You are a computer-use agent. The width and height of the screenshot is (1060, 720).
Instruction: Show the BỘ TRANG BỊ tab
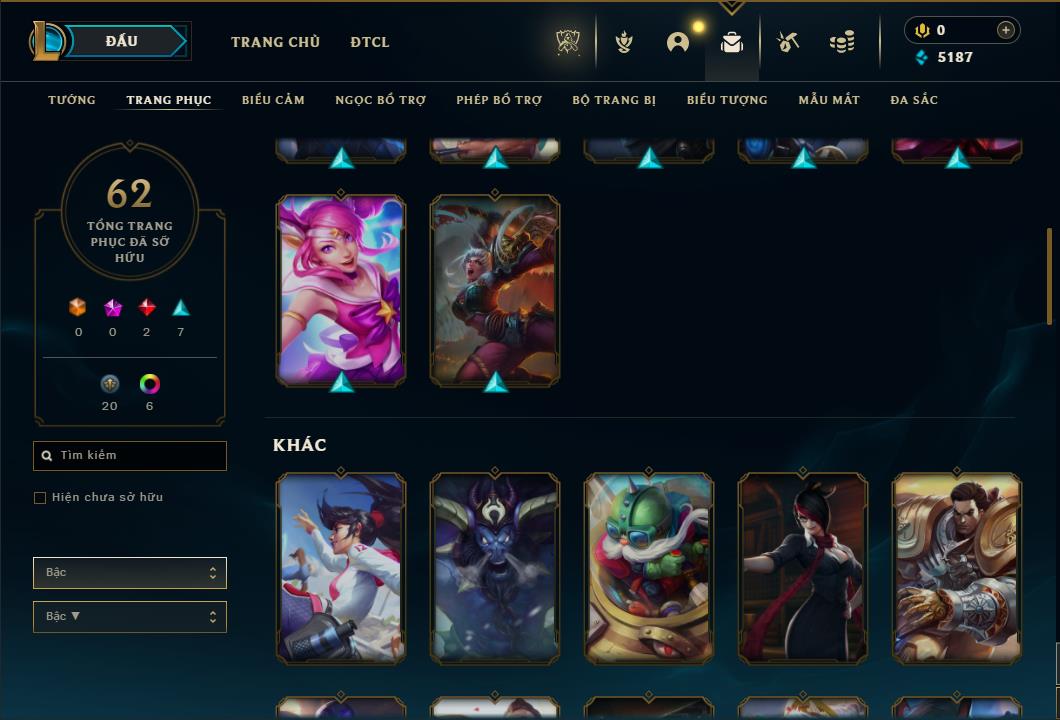[x=614, y=100]
